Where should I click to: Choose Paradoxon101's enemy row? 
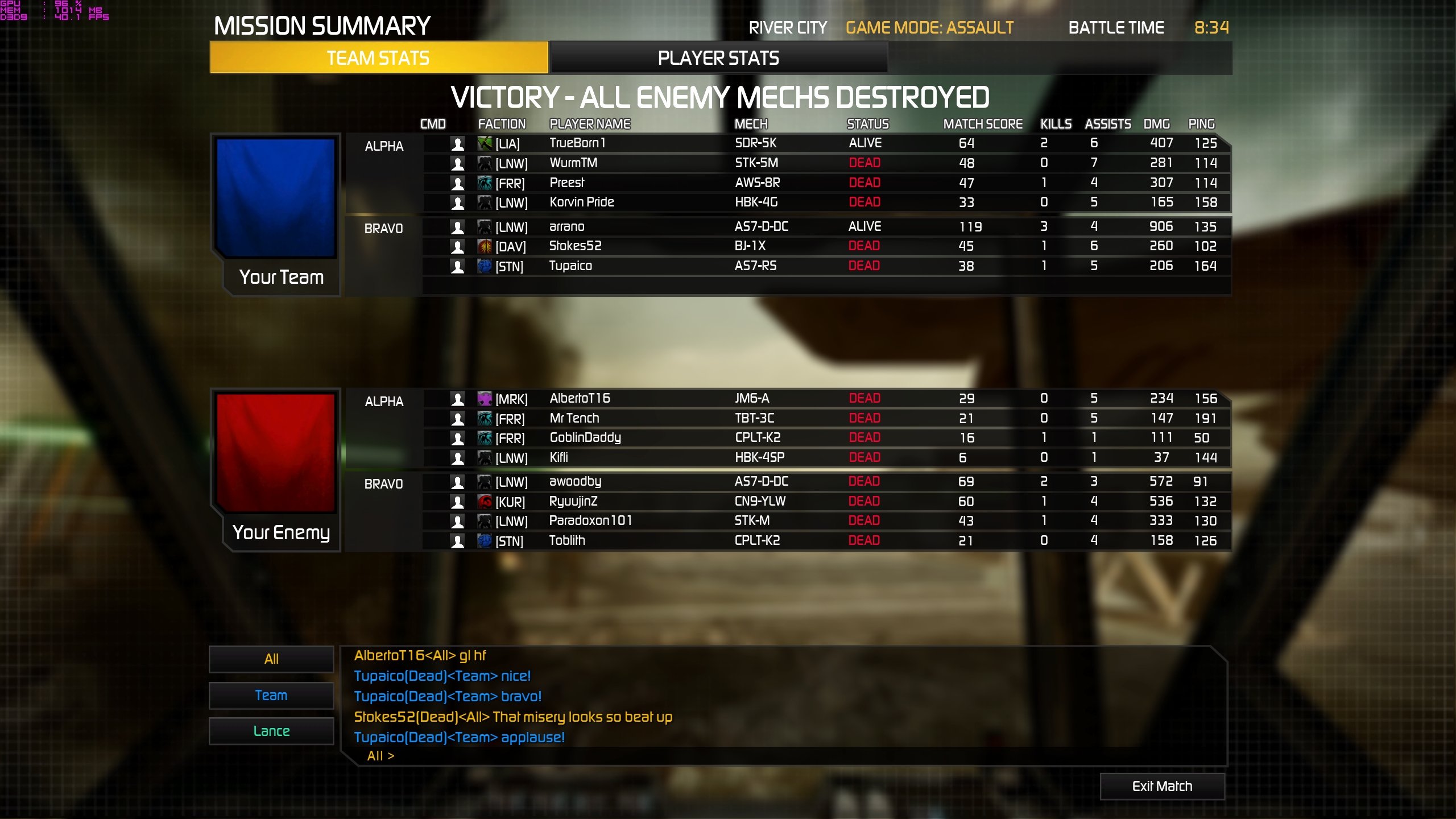[x=825, y=521]
